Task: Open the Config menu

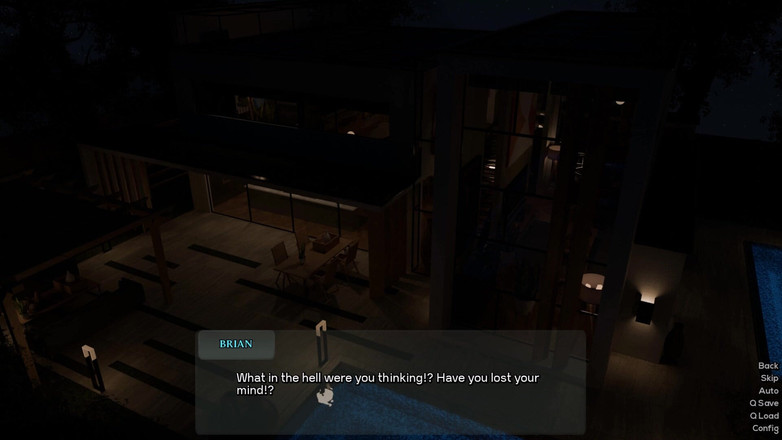Action: point(765,428)
